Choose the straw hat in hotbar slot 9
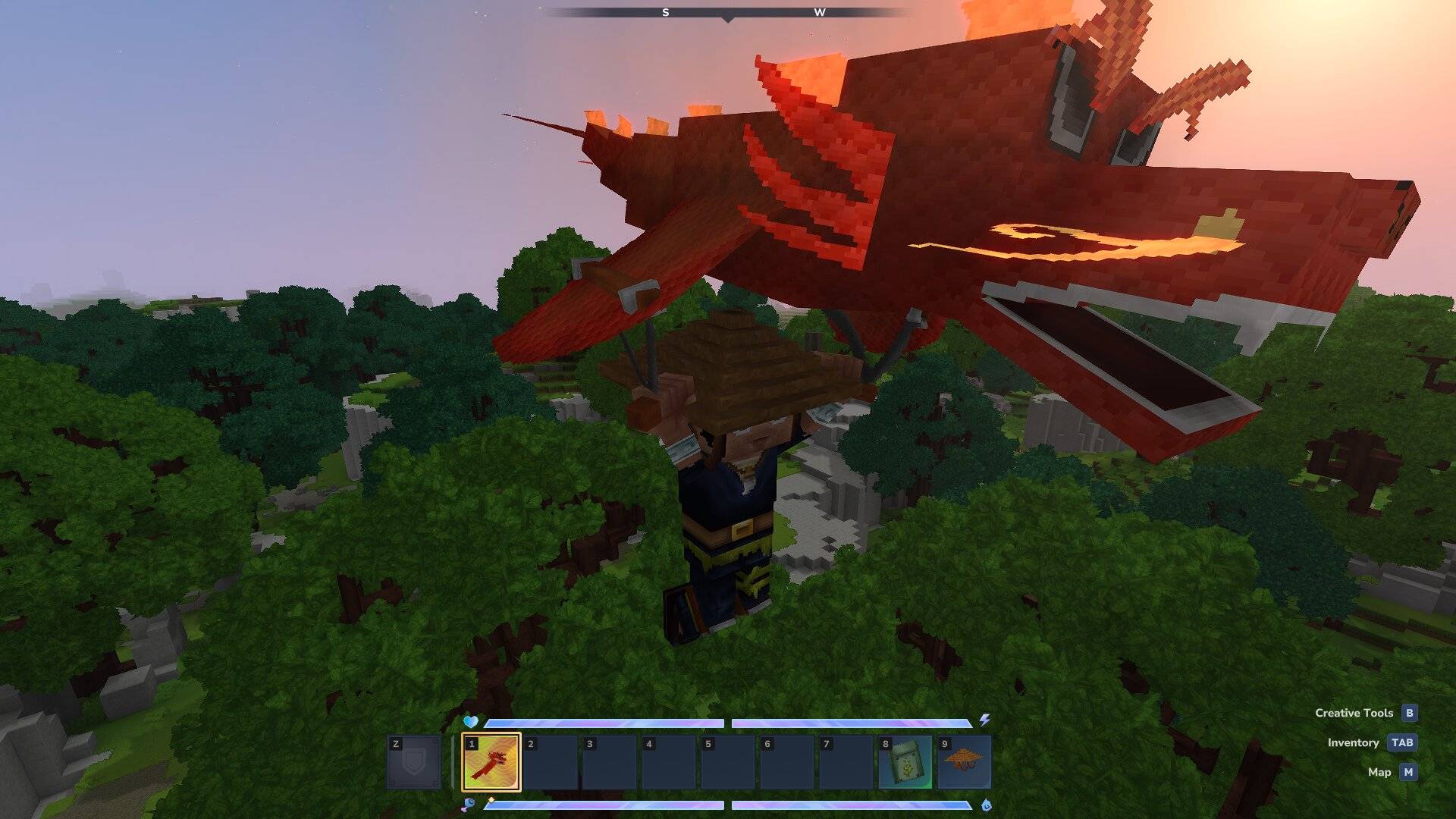Viewport: 1456px width, 819px height. (964, 762)
